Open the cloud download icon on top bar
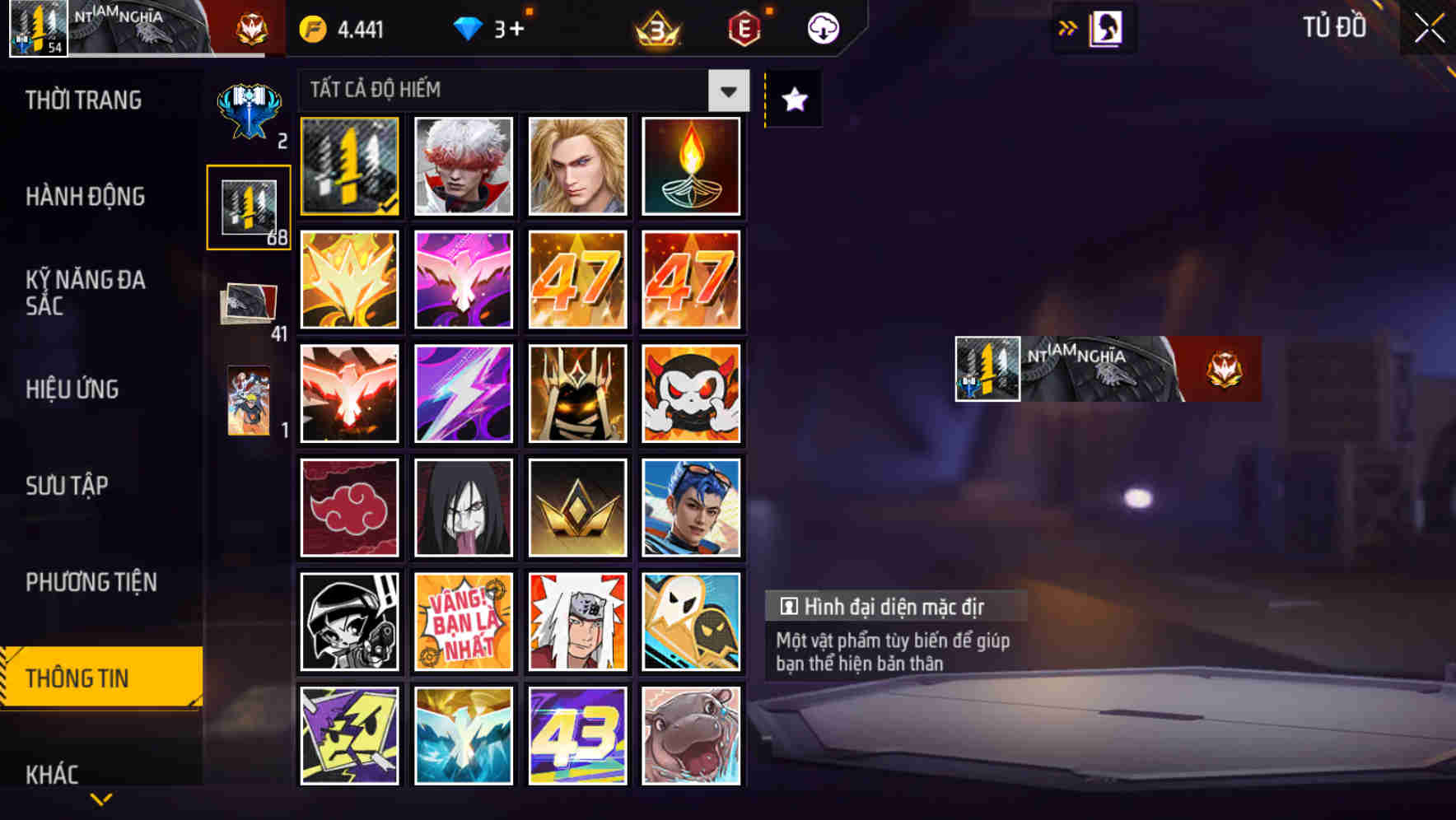 coord(821,27)
